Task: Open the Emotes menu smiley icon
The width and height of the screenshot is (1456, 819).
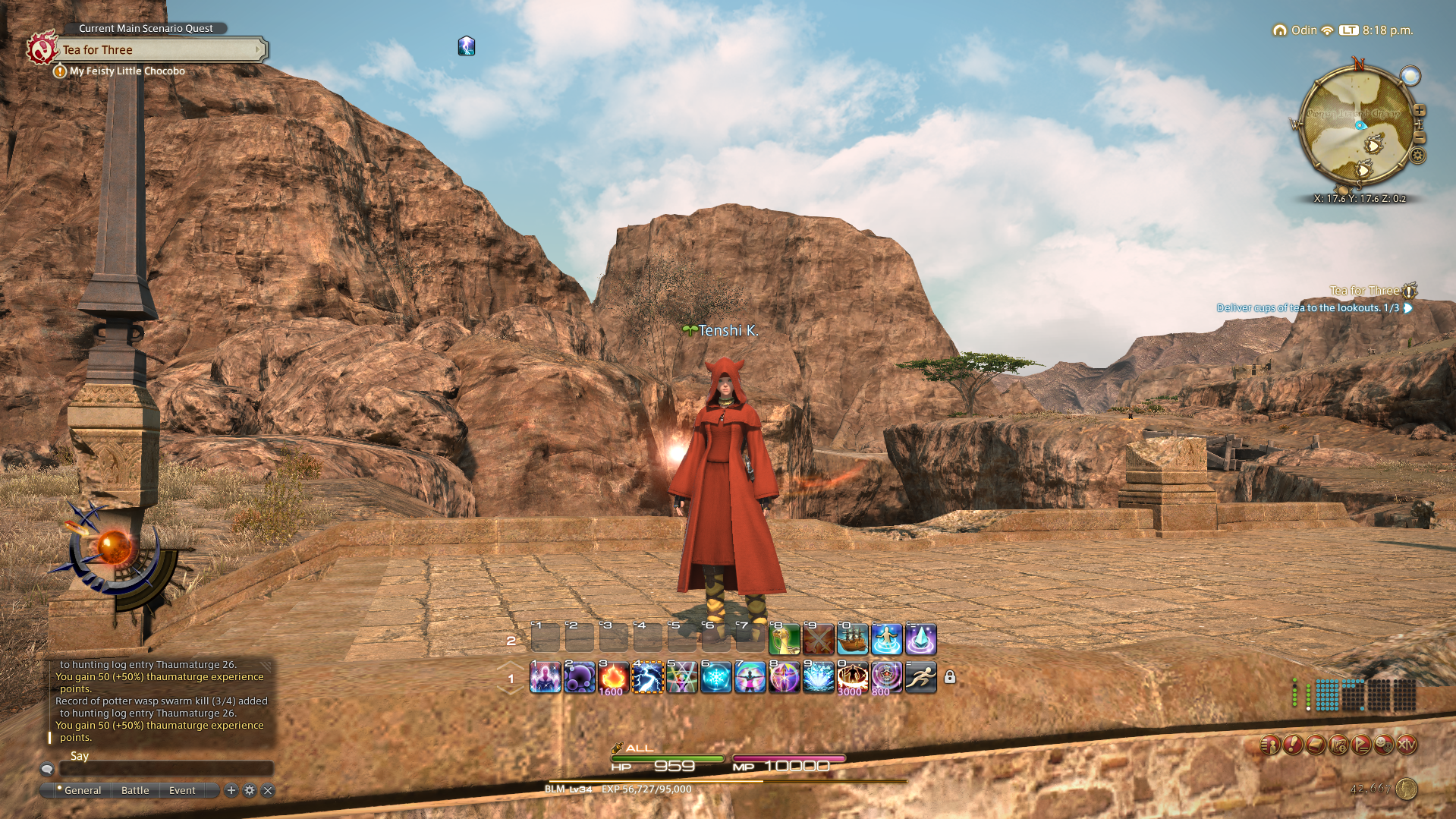Action: coord(1383,745)
